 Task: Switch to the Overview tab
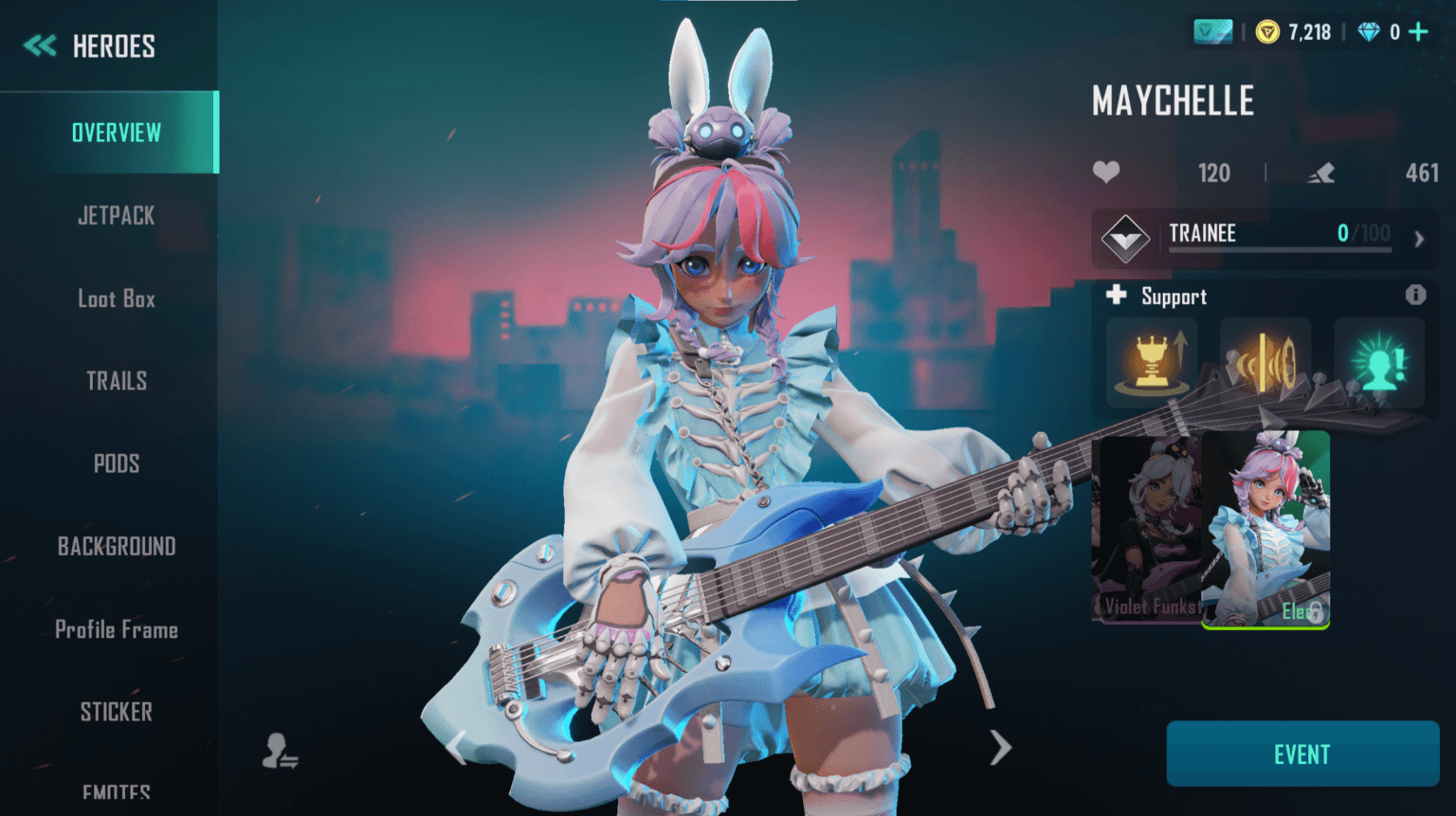(116, 133)
